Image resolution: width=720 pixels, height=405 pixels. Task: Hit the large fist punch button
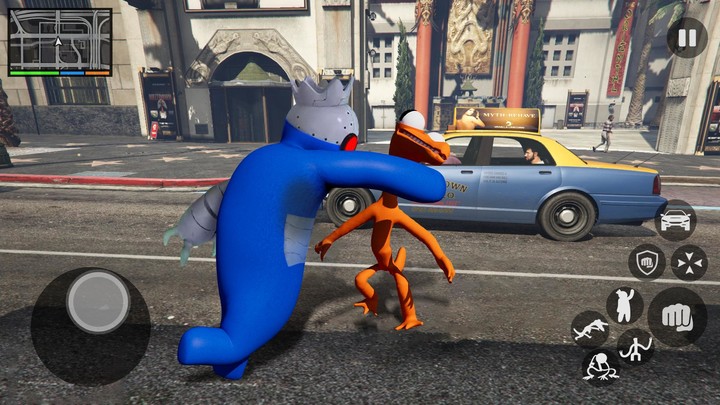[677, 317]
